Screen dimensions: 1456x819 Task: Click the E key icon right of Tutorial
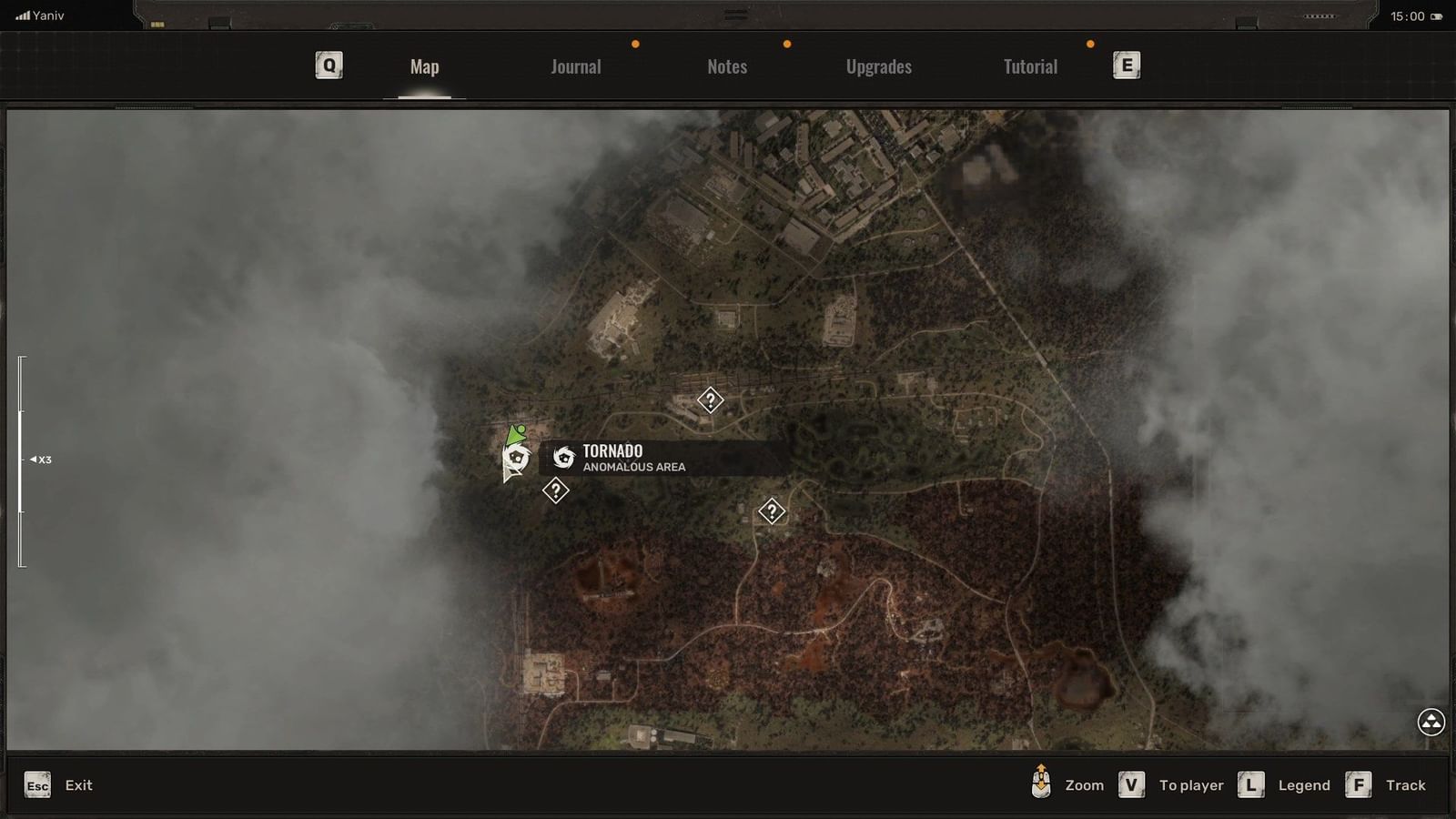tap(1125, 65)
